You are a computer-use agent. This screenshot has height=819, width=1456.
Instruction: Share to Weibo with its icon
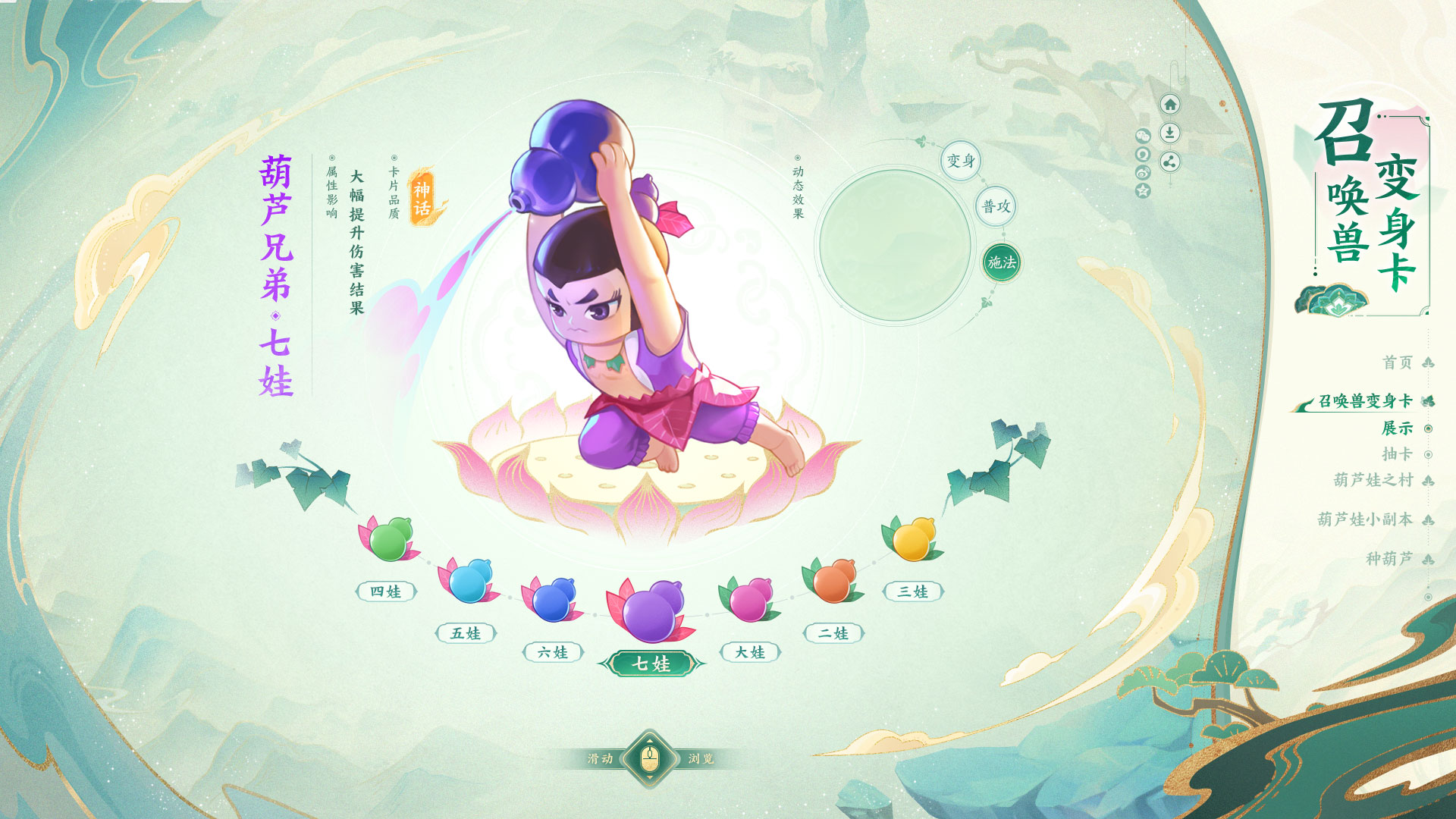tap(1143, 173)
